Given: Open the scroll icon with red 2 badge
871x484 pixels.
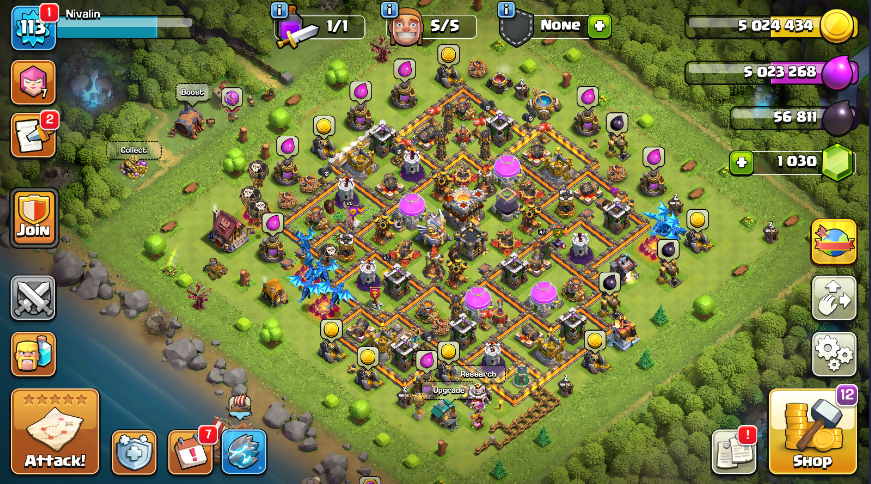Looking at the screenshot, I should click(x=33, y=135).
